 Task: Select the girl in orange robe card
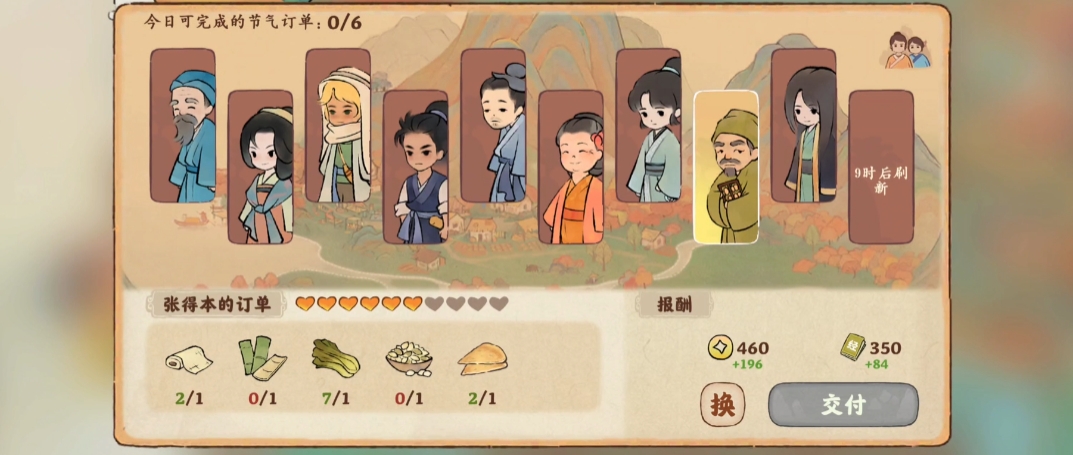tap(571, 168)
